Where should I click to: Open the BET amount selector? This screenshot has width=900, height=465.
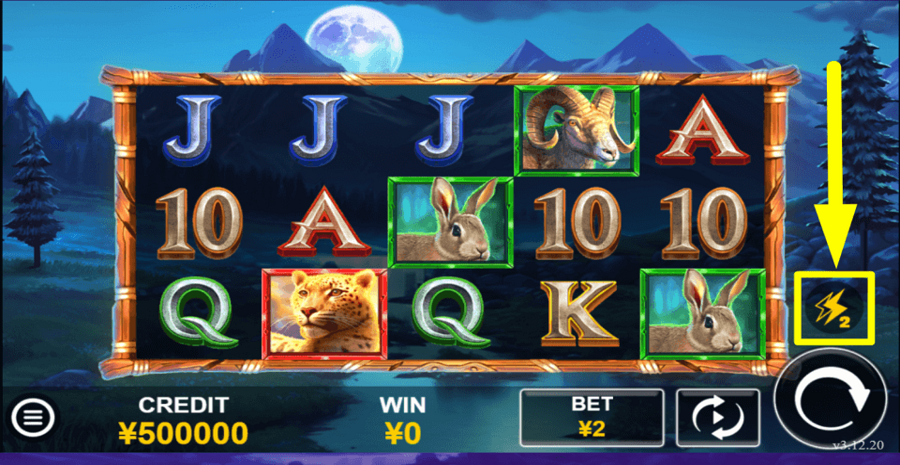point(592,418)
